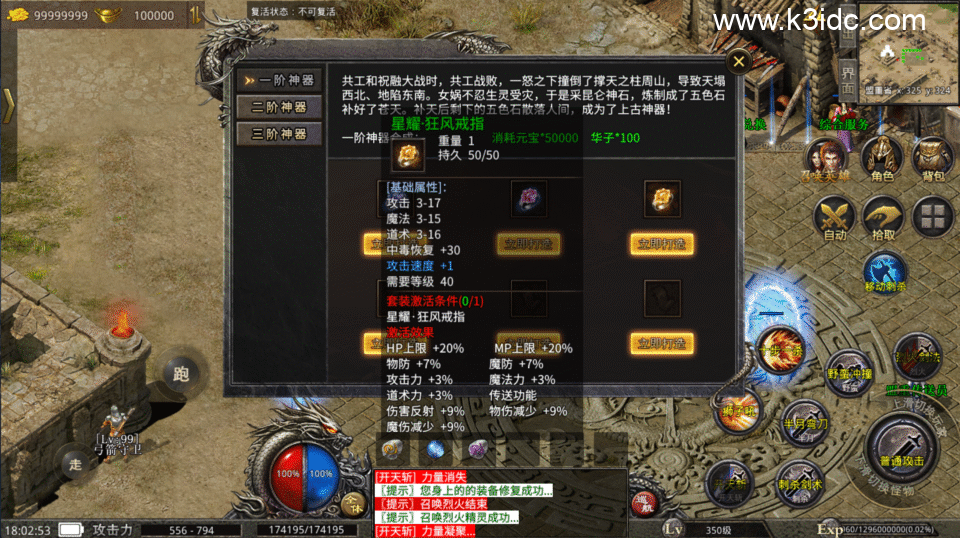The image size is (960, 538).
Task: Switch movement to 走 walk mode
Action: click(76, 463)
